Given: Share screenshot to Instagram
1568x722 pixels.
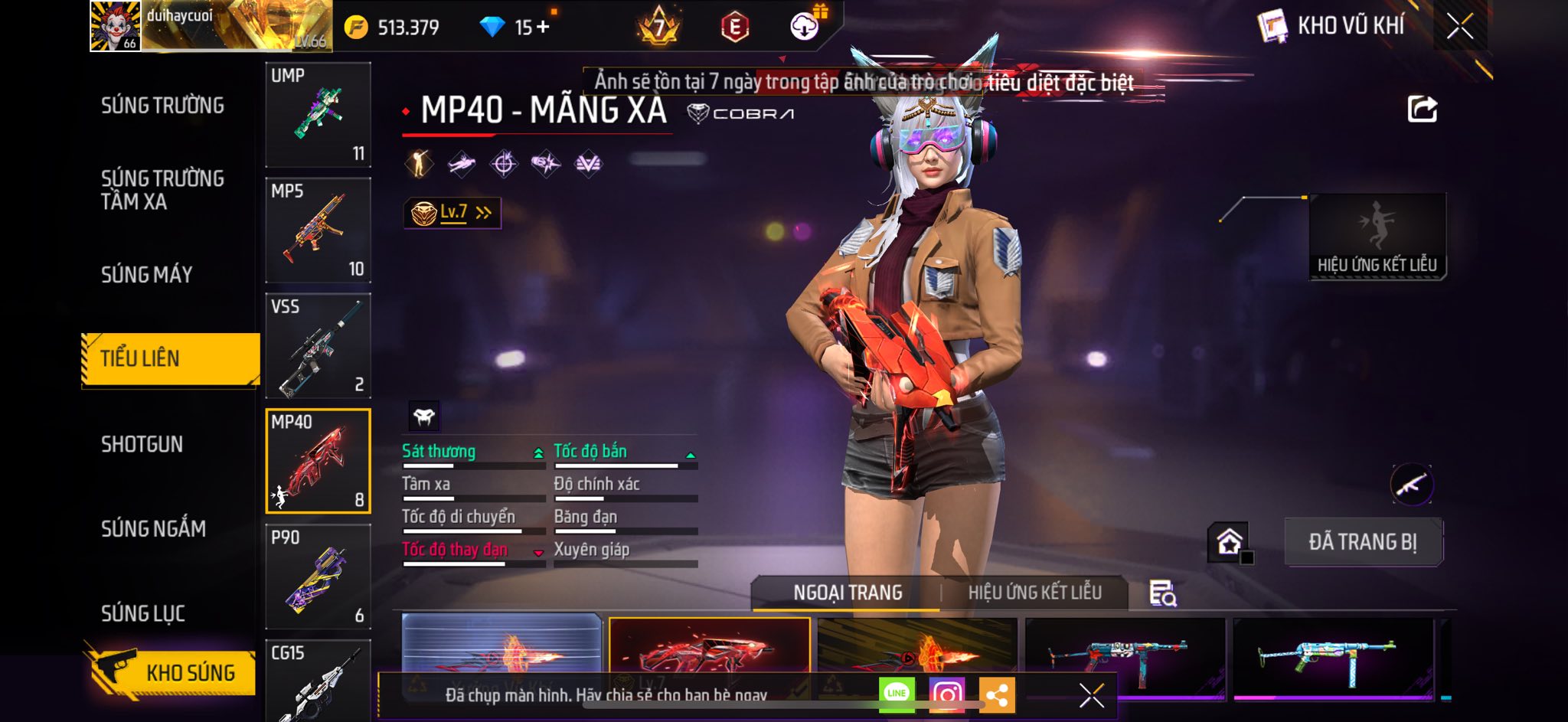Looking at the screenshot, I should pyautogui.click(x=946, y=694).
